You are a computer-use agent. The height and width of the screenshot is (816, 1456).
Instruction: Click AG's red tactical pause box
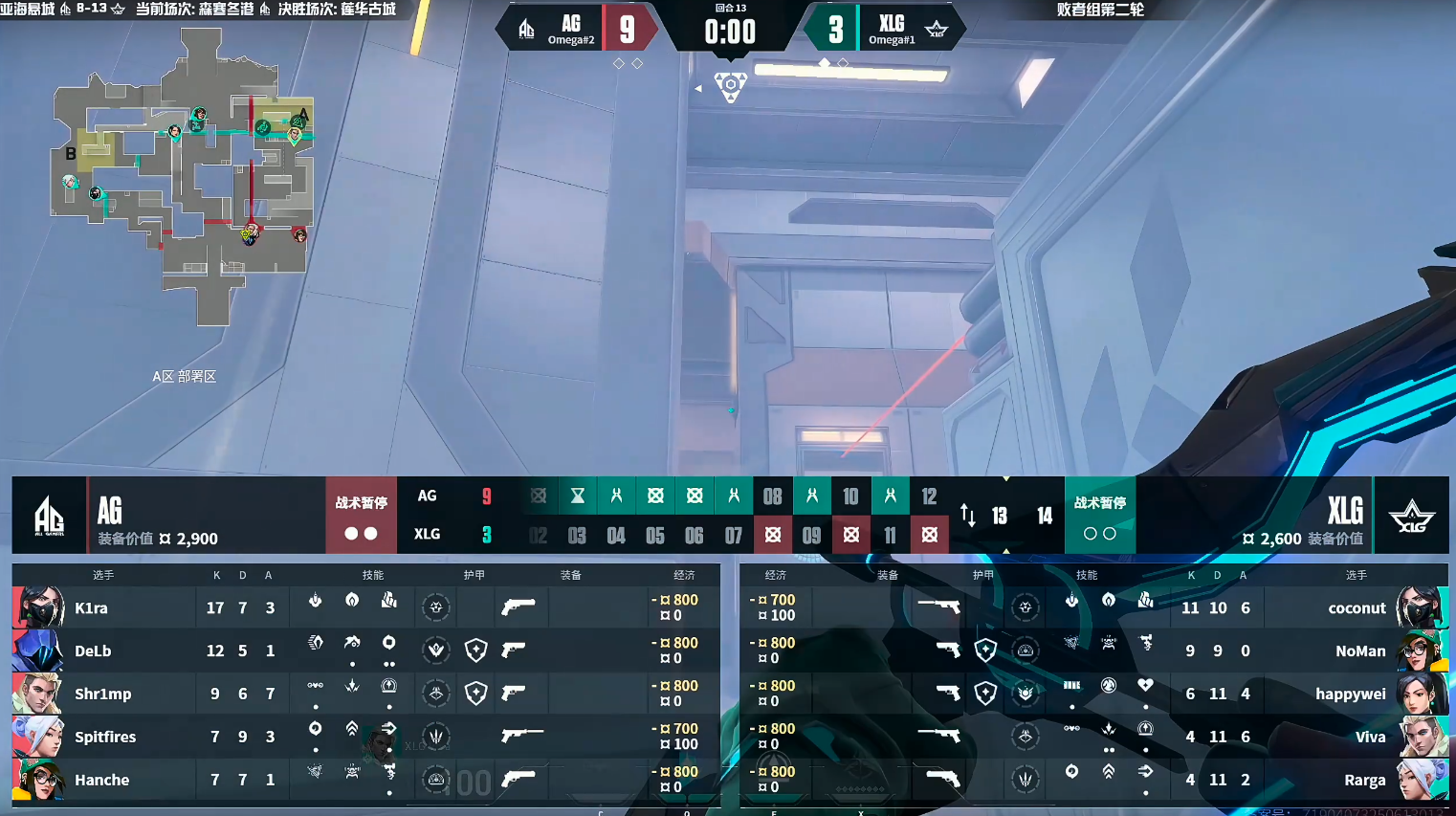point(361,516)
